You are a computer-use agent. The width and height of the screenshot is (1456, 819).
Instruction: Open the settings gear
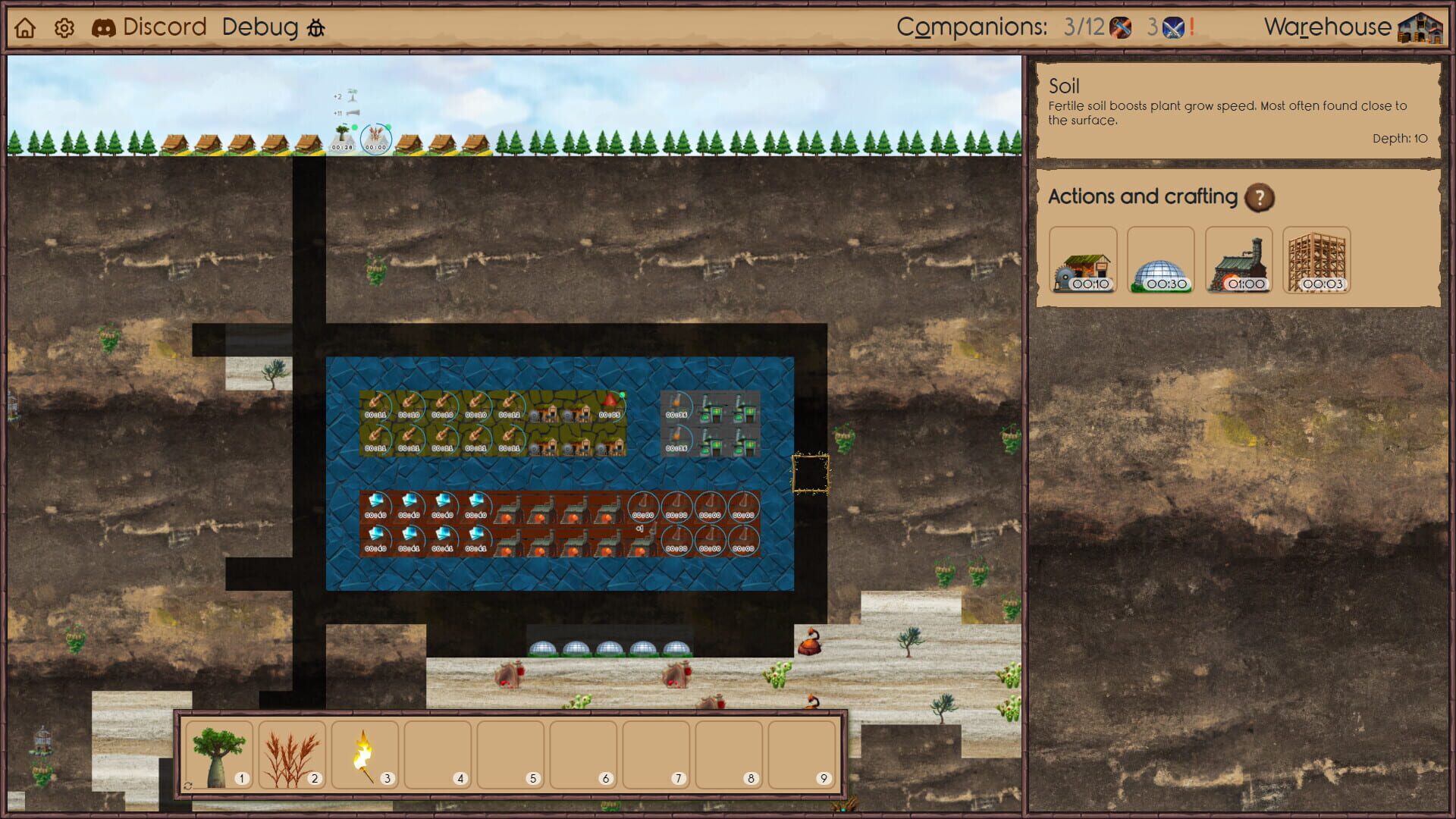pyautogui.click(x=64, y=27)
